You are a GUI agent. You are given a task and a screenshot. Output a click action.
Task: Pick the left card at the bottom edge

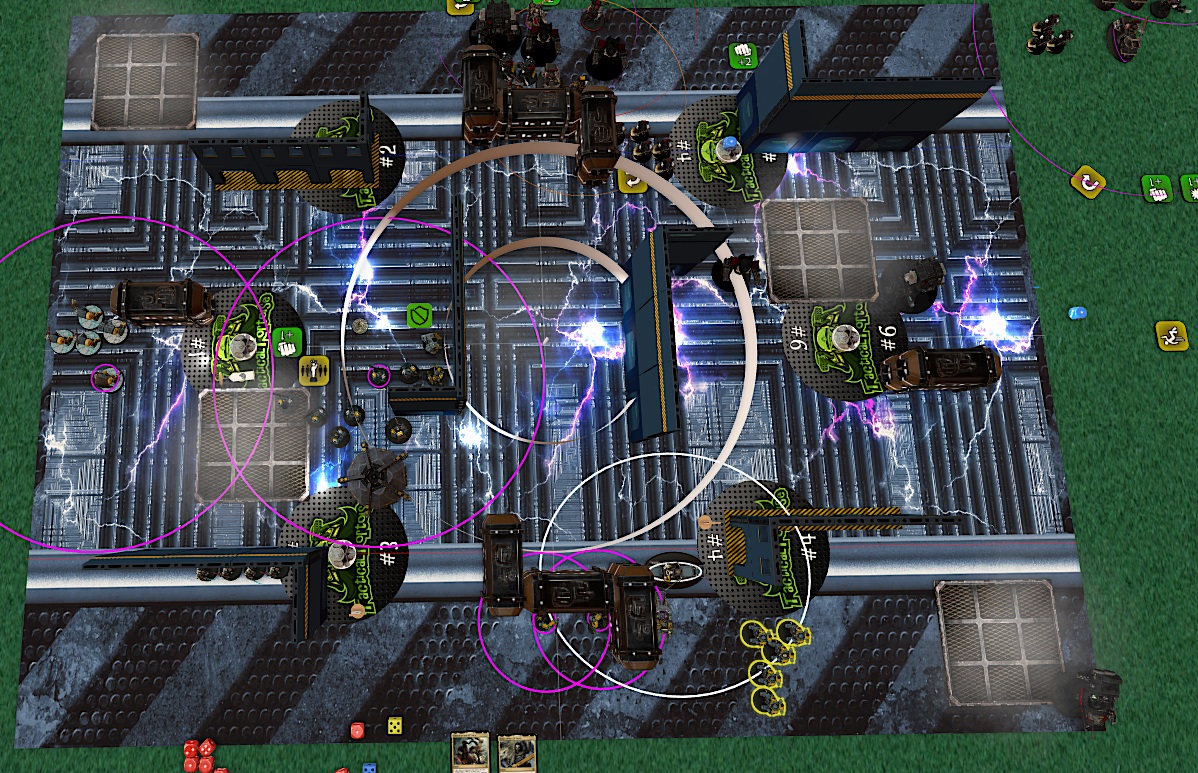point(470,754)
